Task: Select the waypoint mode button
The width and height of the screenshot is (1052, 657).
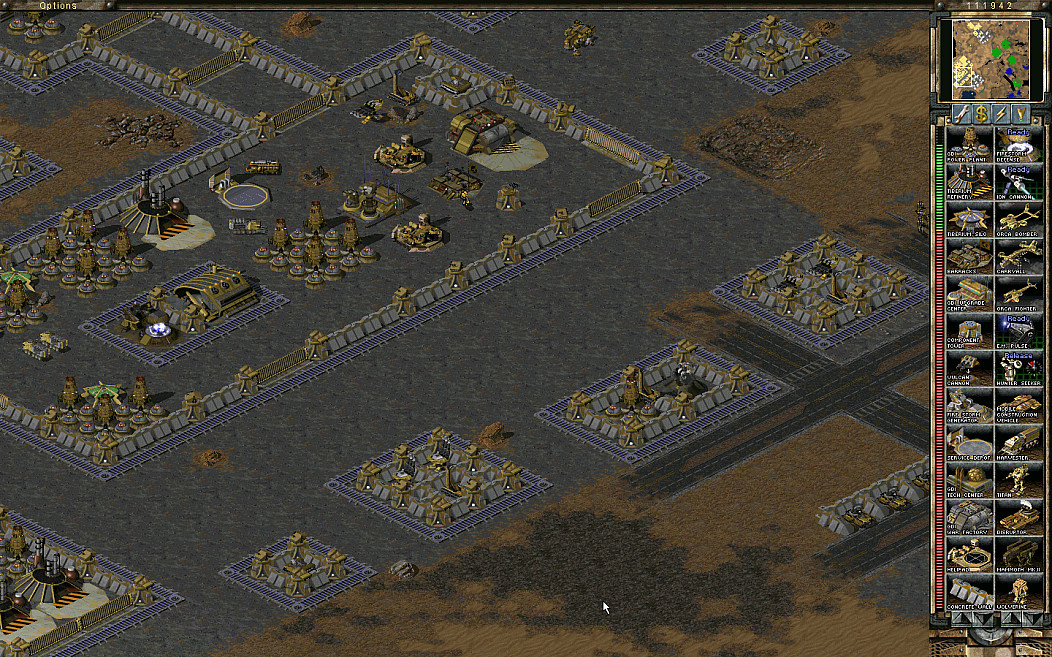Action: click(1021, 114)
